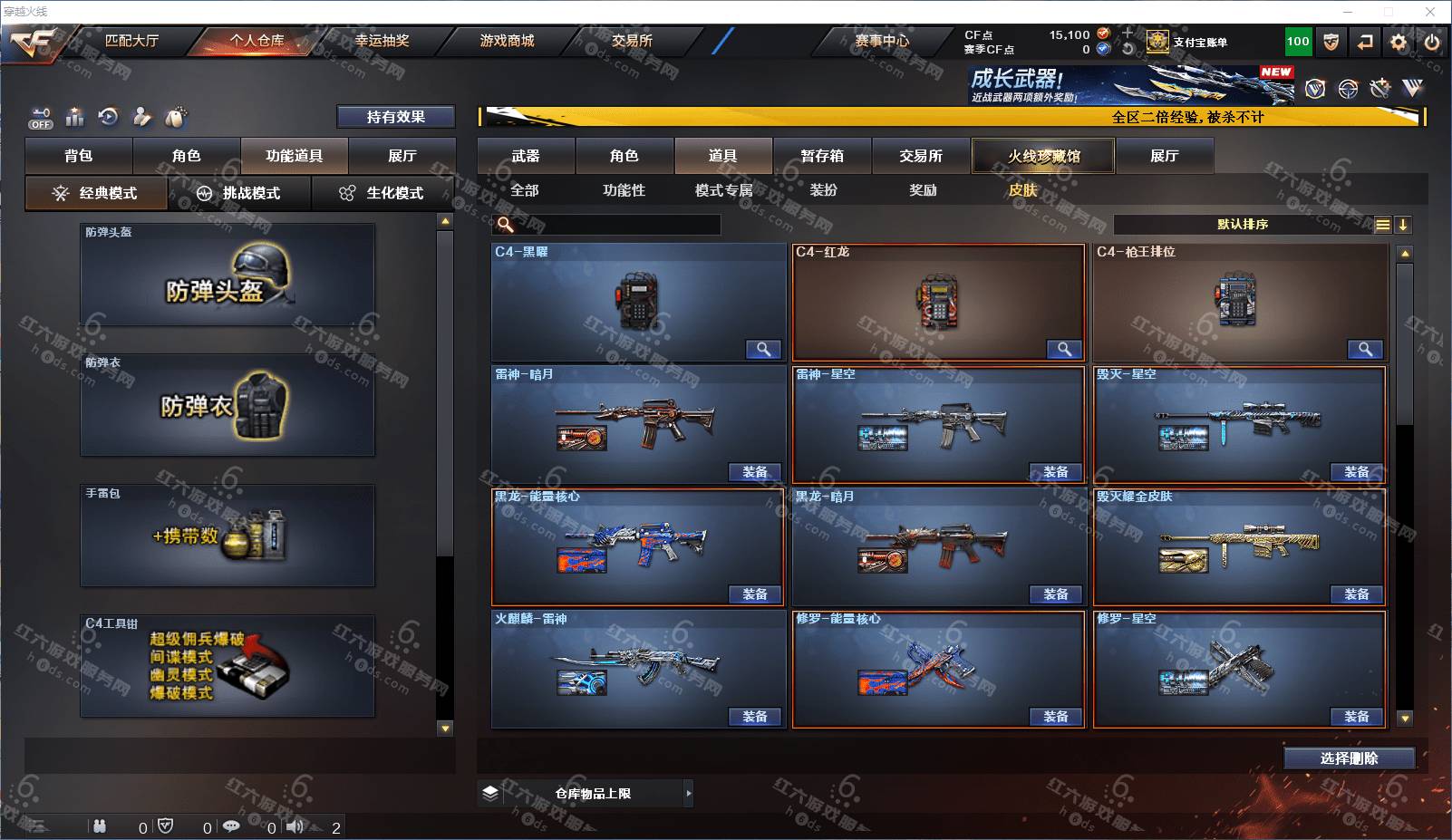Open the 交易所 top menu
The width and height of the screenshot is (1452, 840).
[x=632, y=41]
